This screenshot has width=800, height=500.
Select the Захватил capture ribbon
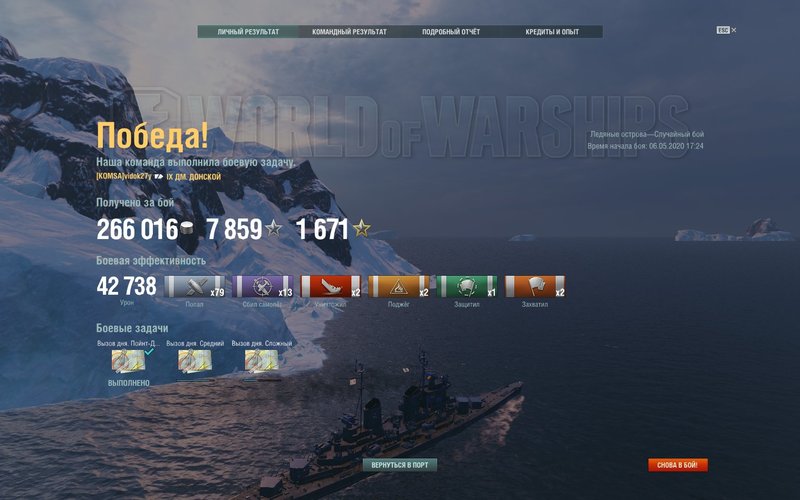pyautogui.click(x=535, y=287)
